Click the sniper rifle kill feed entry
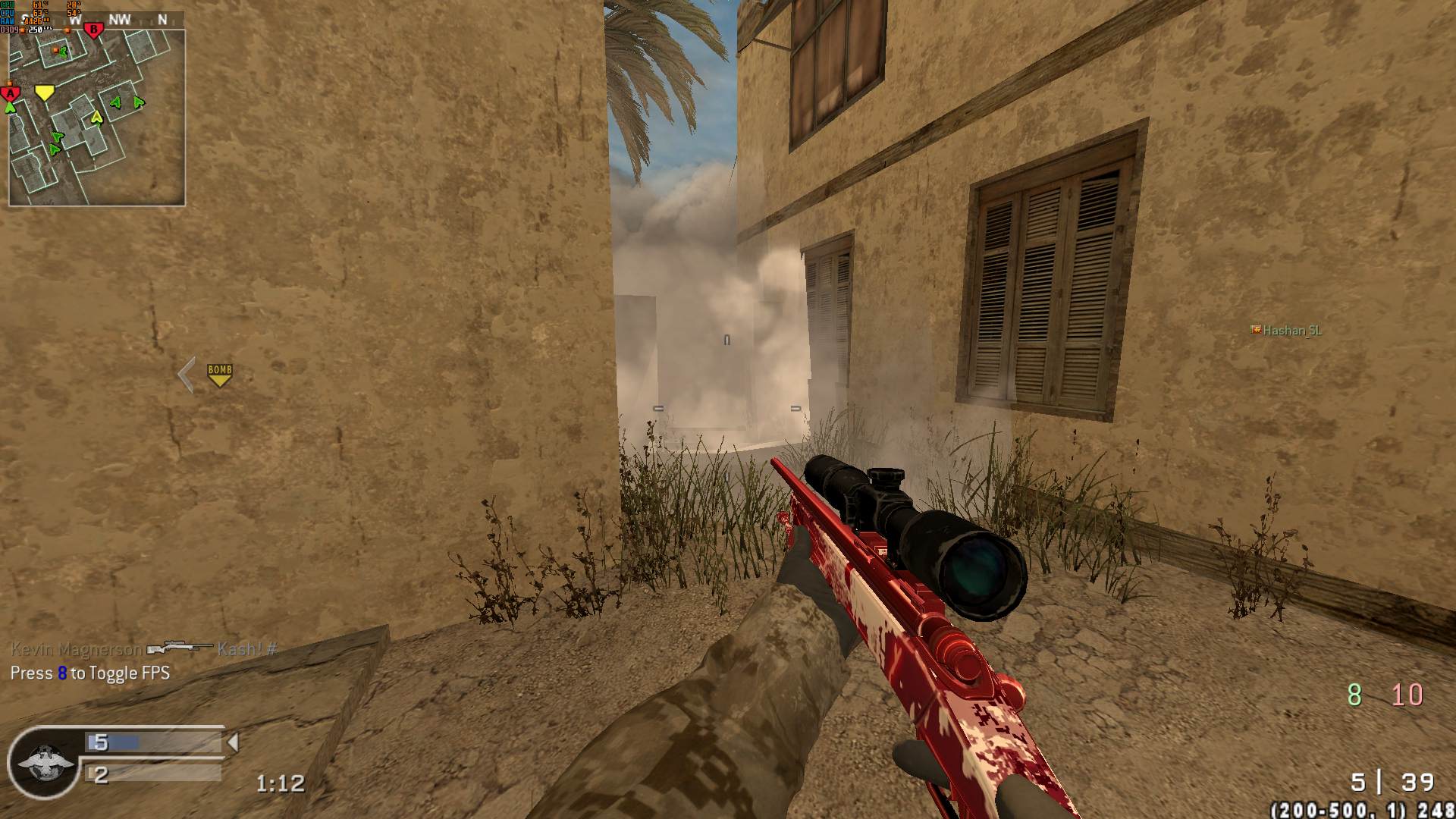The image size is (1456, 819). click(180, 648)
